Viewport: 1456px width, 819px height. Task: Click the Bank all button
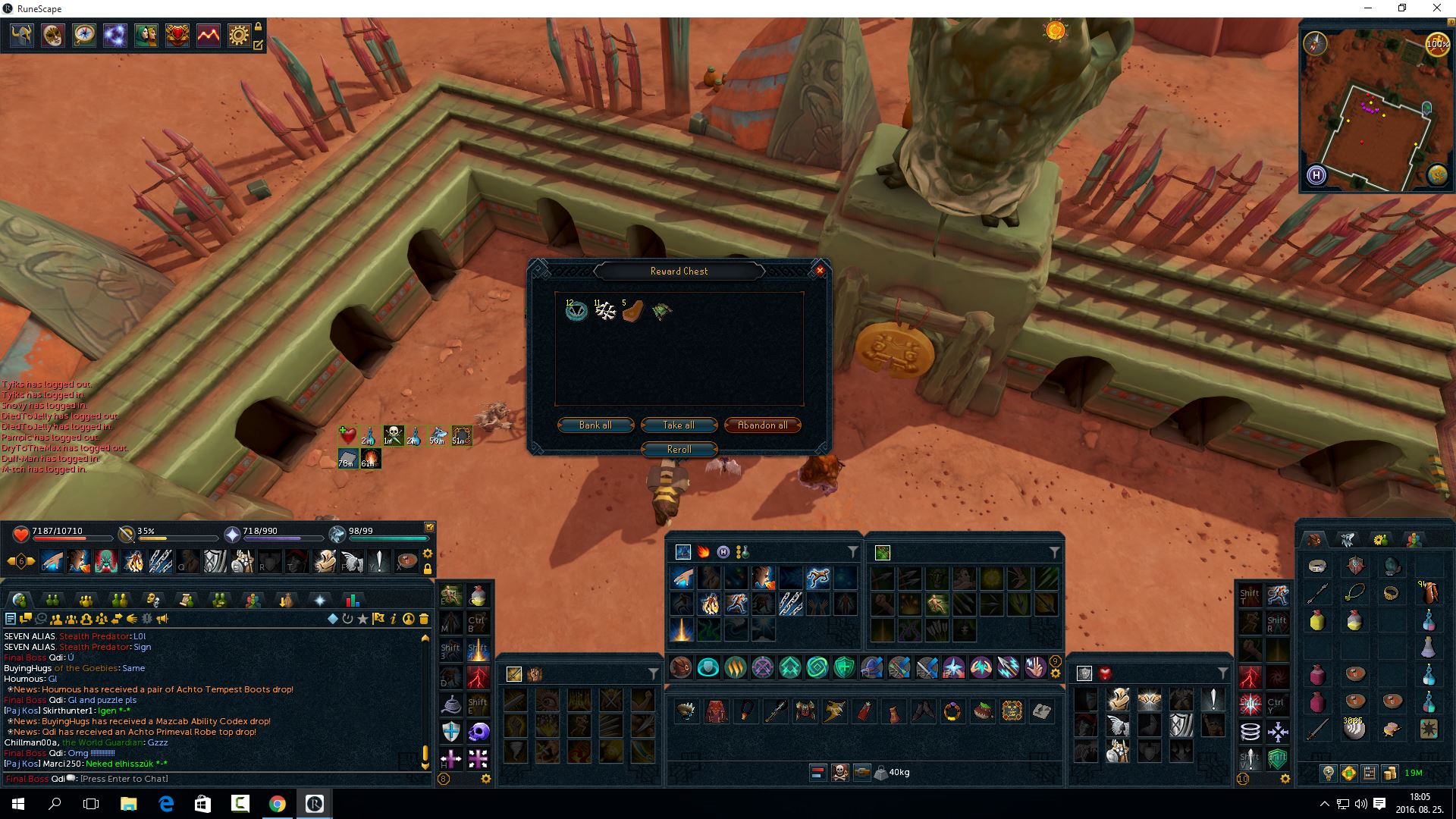[595, 425]
